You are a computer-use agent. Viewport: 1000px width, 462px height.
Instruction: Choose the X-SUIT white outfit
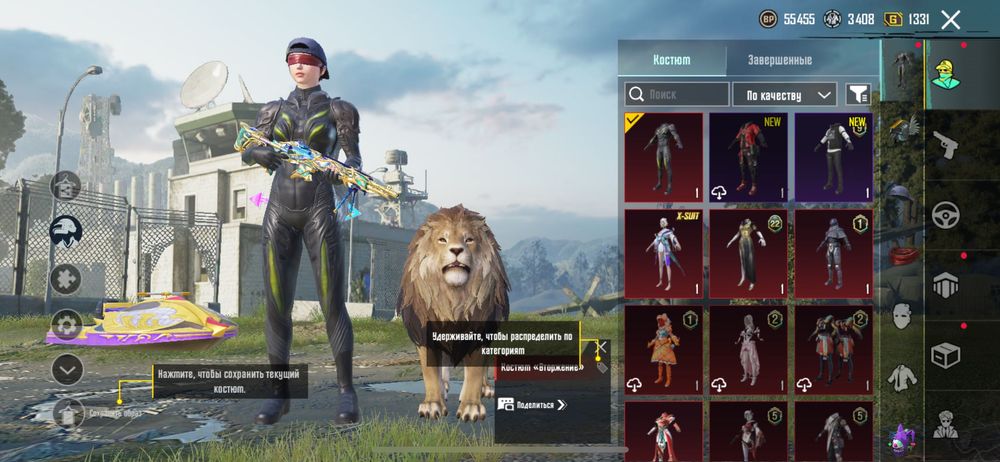click(x=664, y=253)
